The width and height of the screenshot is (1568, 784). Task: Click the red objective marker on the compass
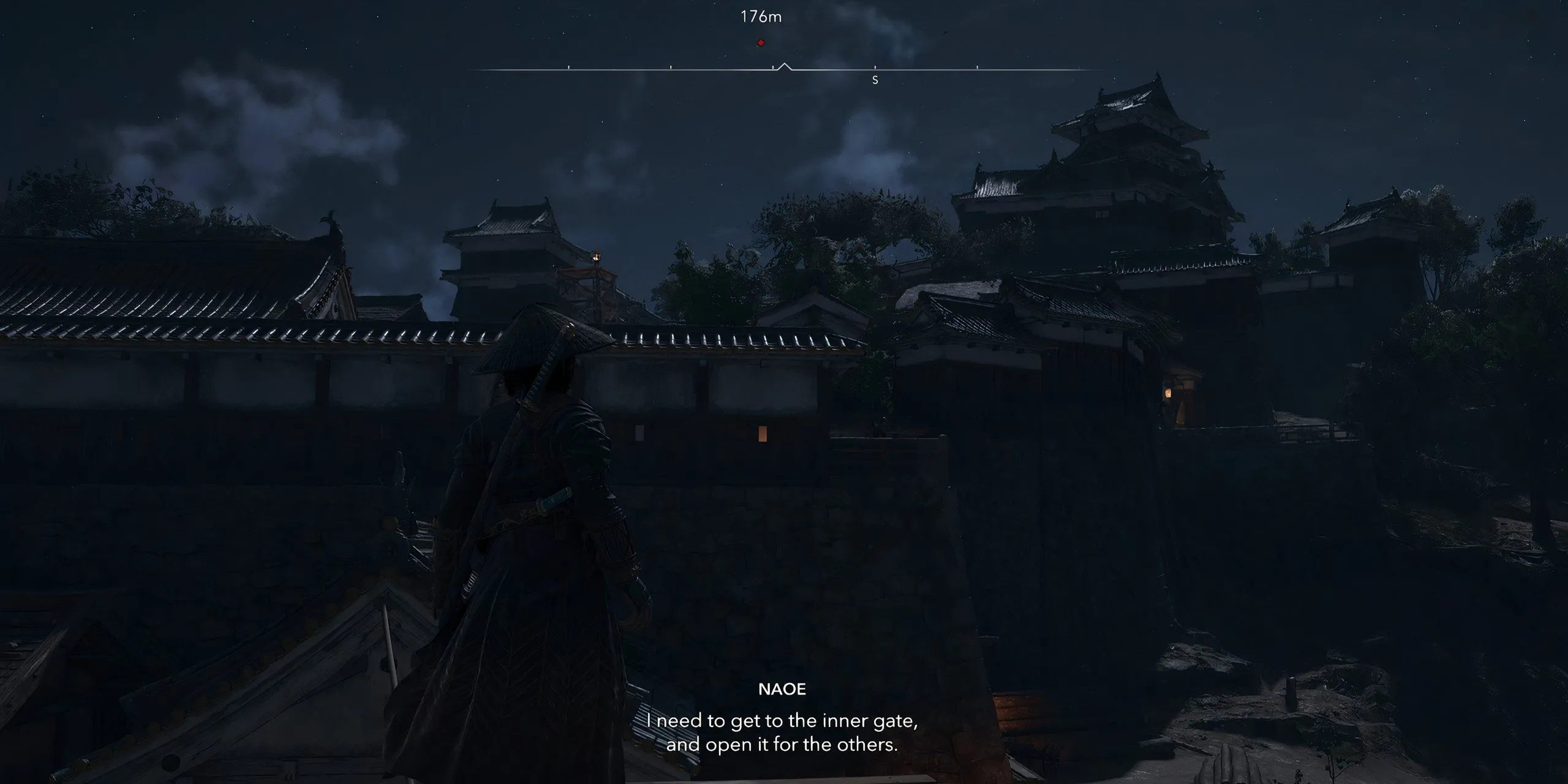pyautogui.click(x=761, y=43)
